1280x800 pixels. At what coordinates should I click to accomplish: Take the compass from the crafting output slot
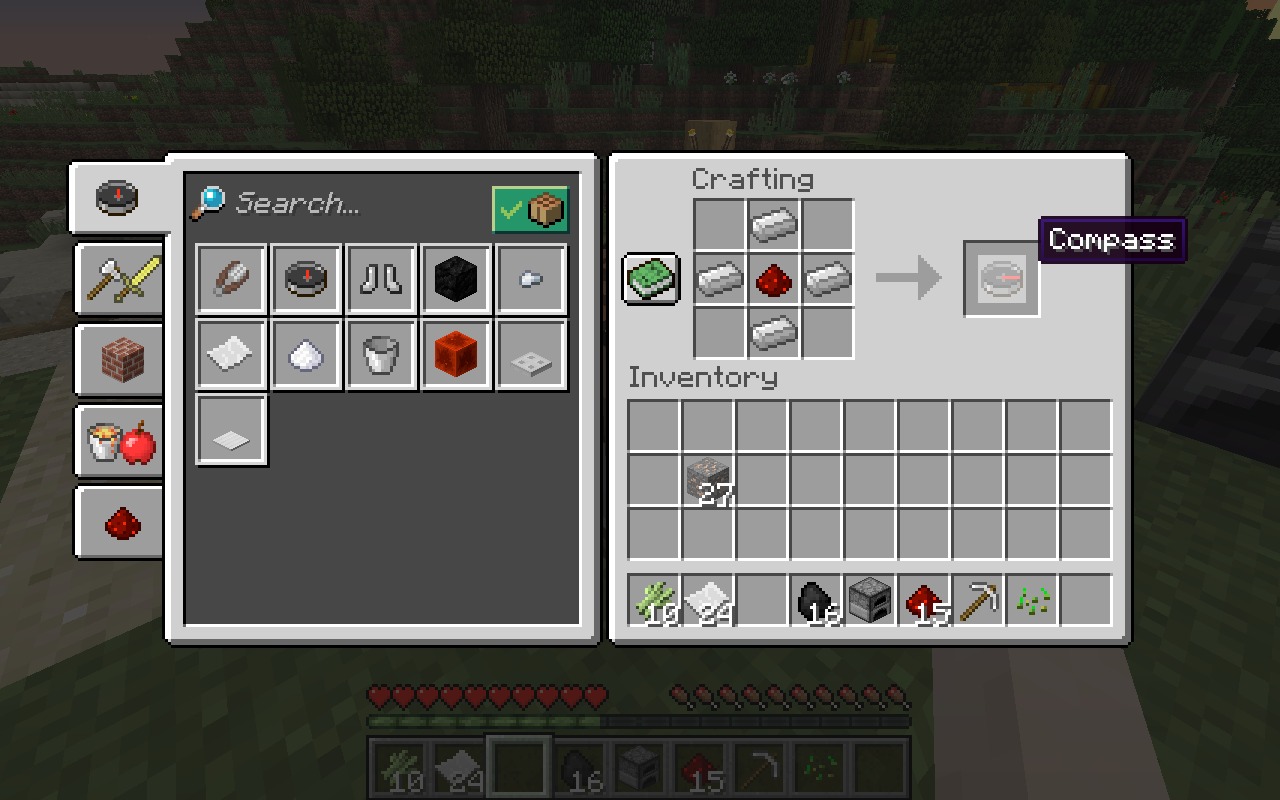1001,279
